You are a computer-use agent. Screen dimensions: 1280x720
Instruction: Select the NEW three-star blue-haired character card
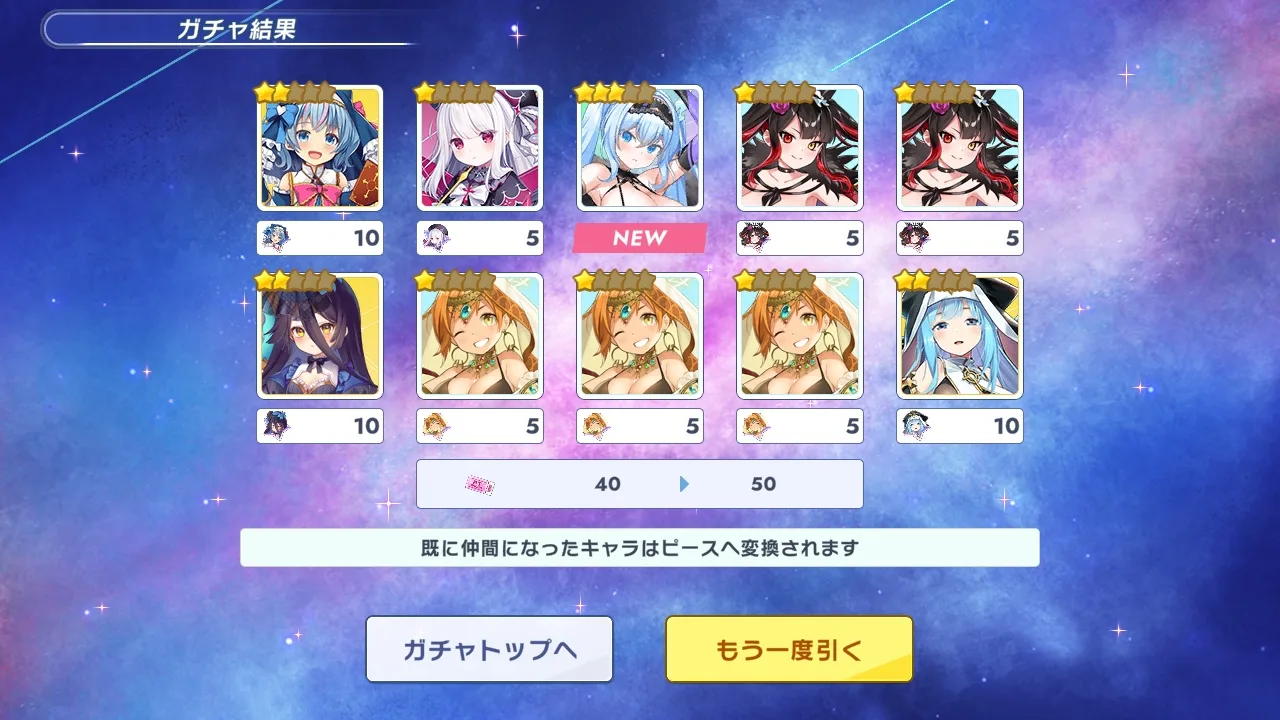tap(640, 148)
